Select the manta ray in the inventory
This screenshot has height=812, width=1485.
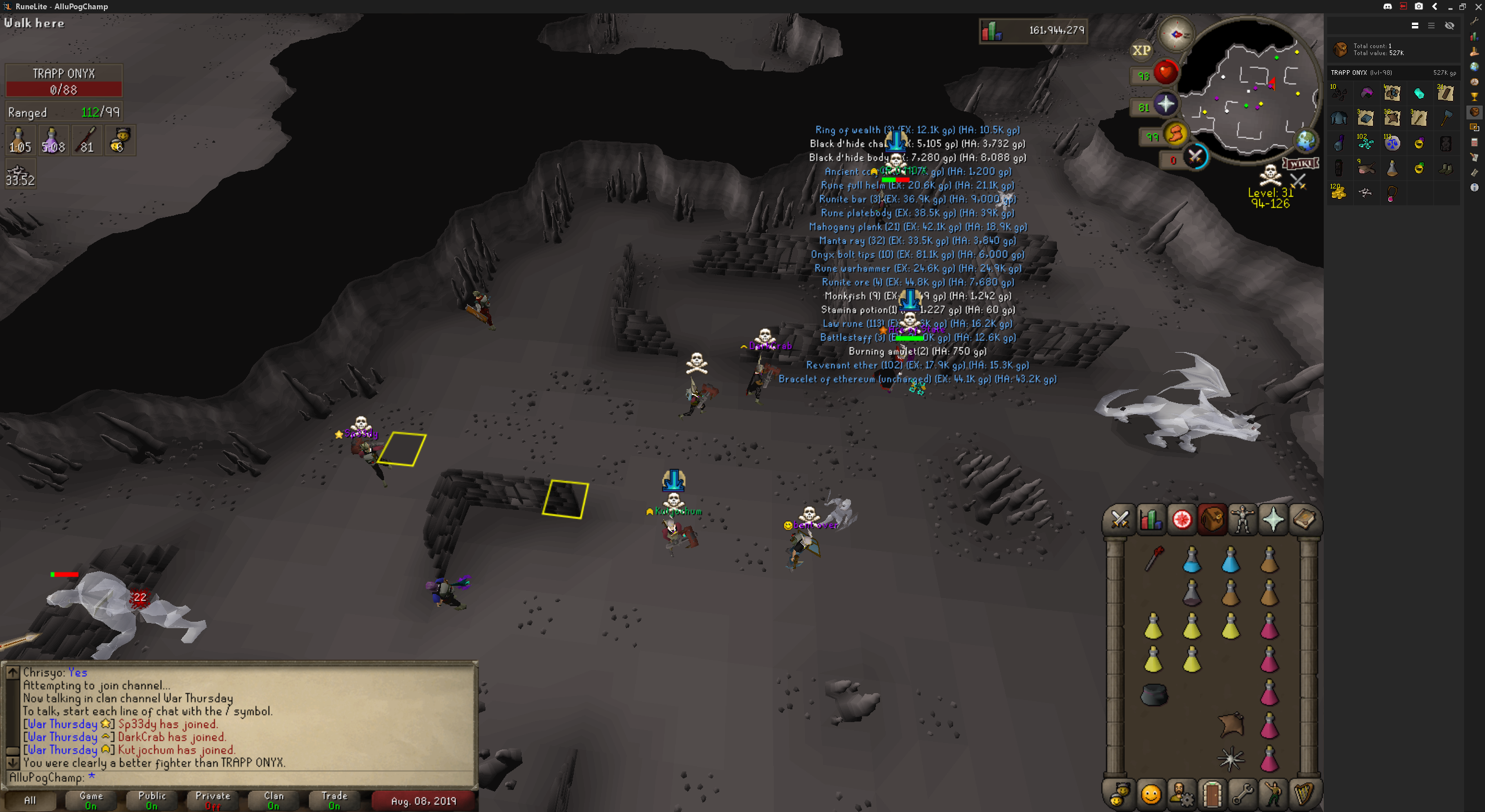(1231, 725)
